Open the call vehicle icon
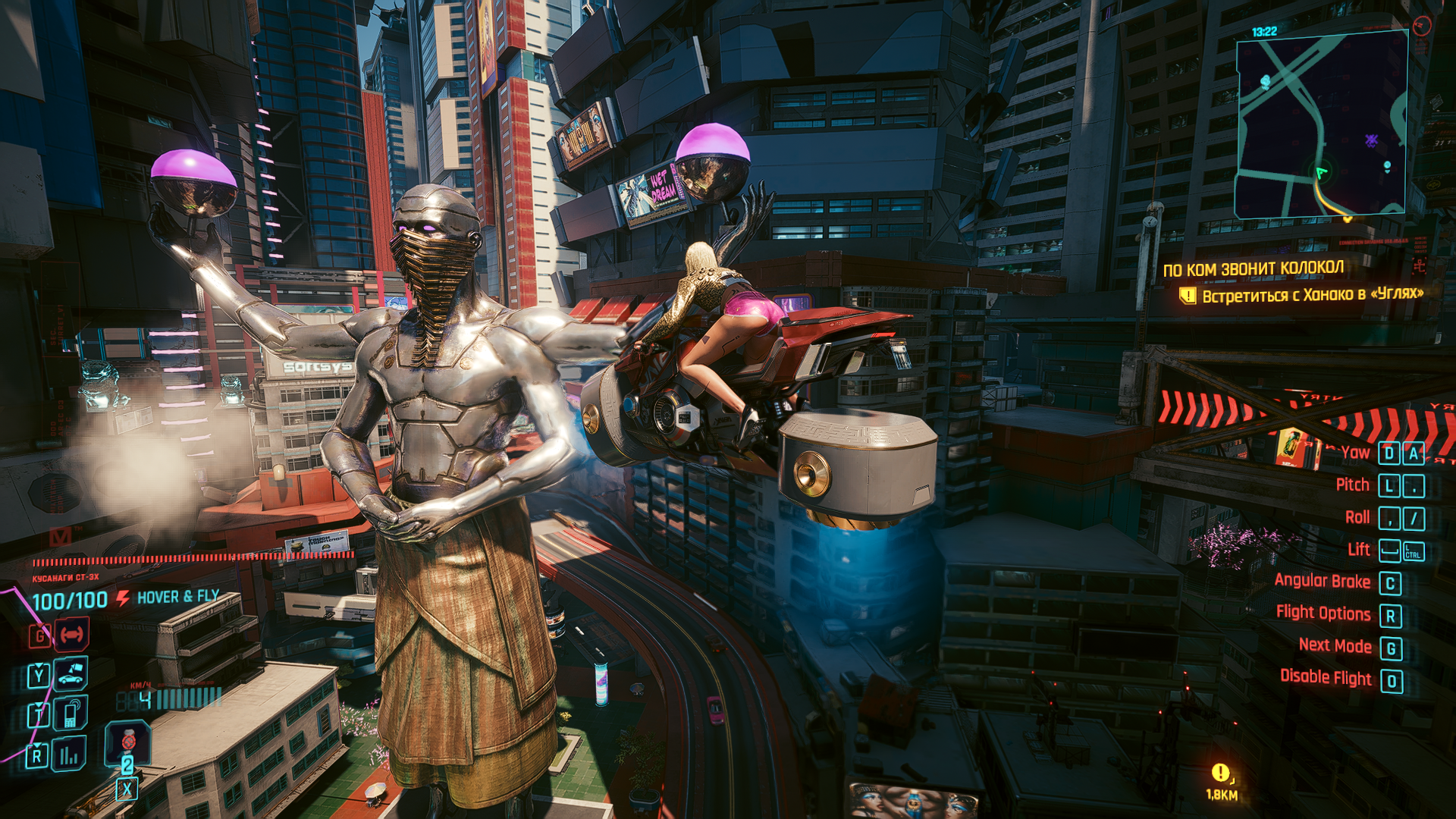 71,673
